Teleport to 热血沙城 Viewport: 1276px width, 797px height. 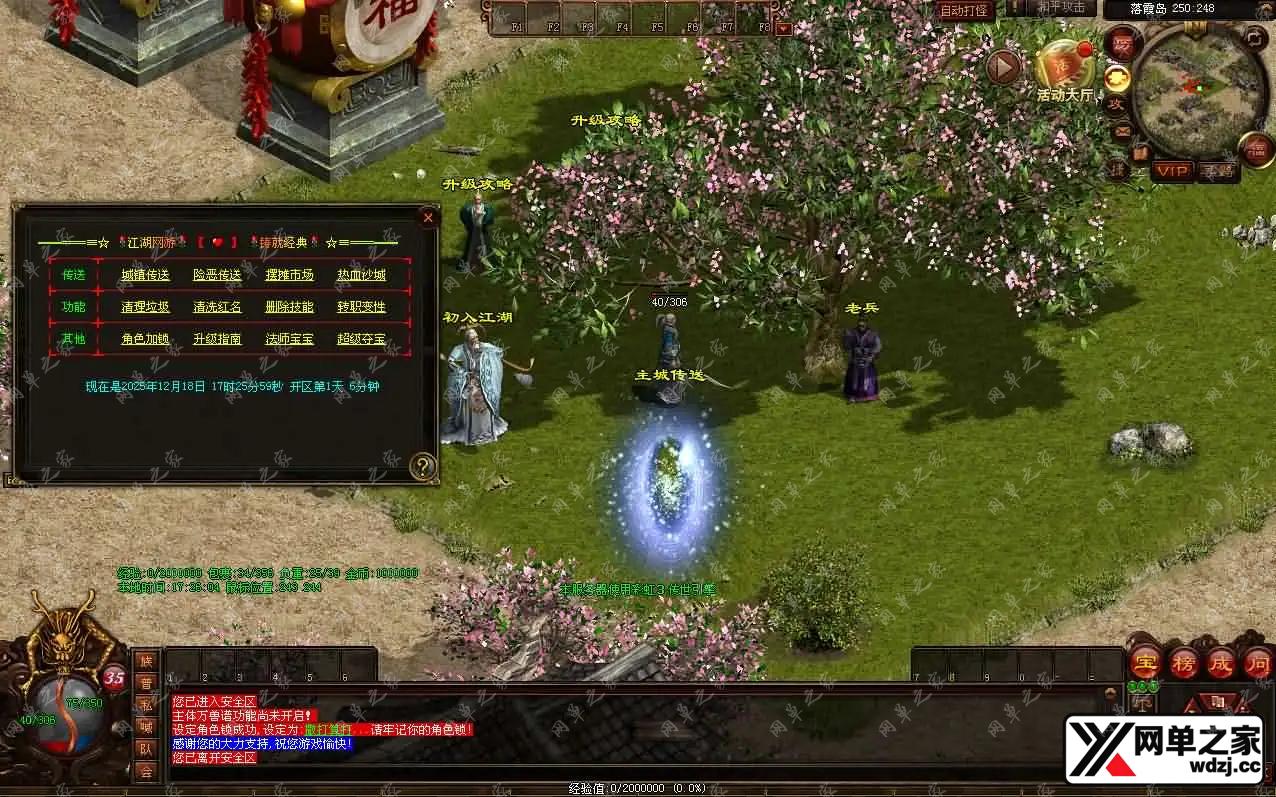pos(361,275)
